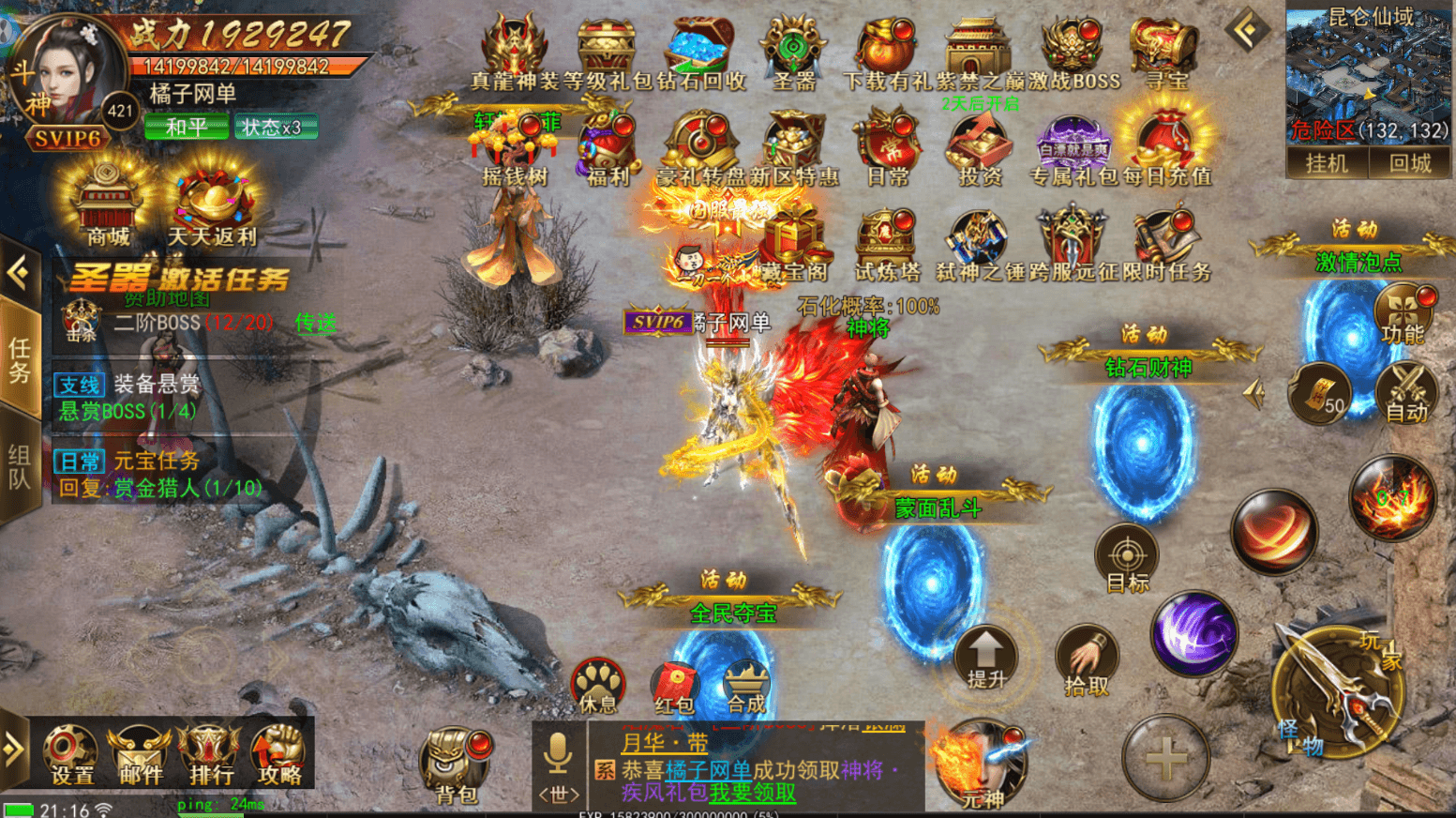Open the 天天返利 daily rebate
Image resolution: width=1456 pixels, height=818 pixels.
coord(212,208)
